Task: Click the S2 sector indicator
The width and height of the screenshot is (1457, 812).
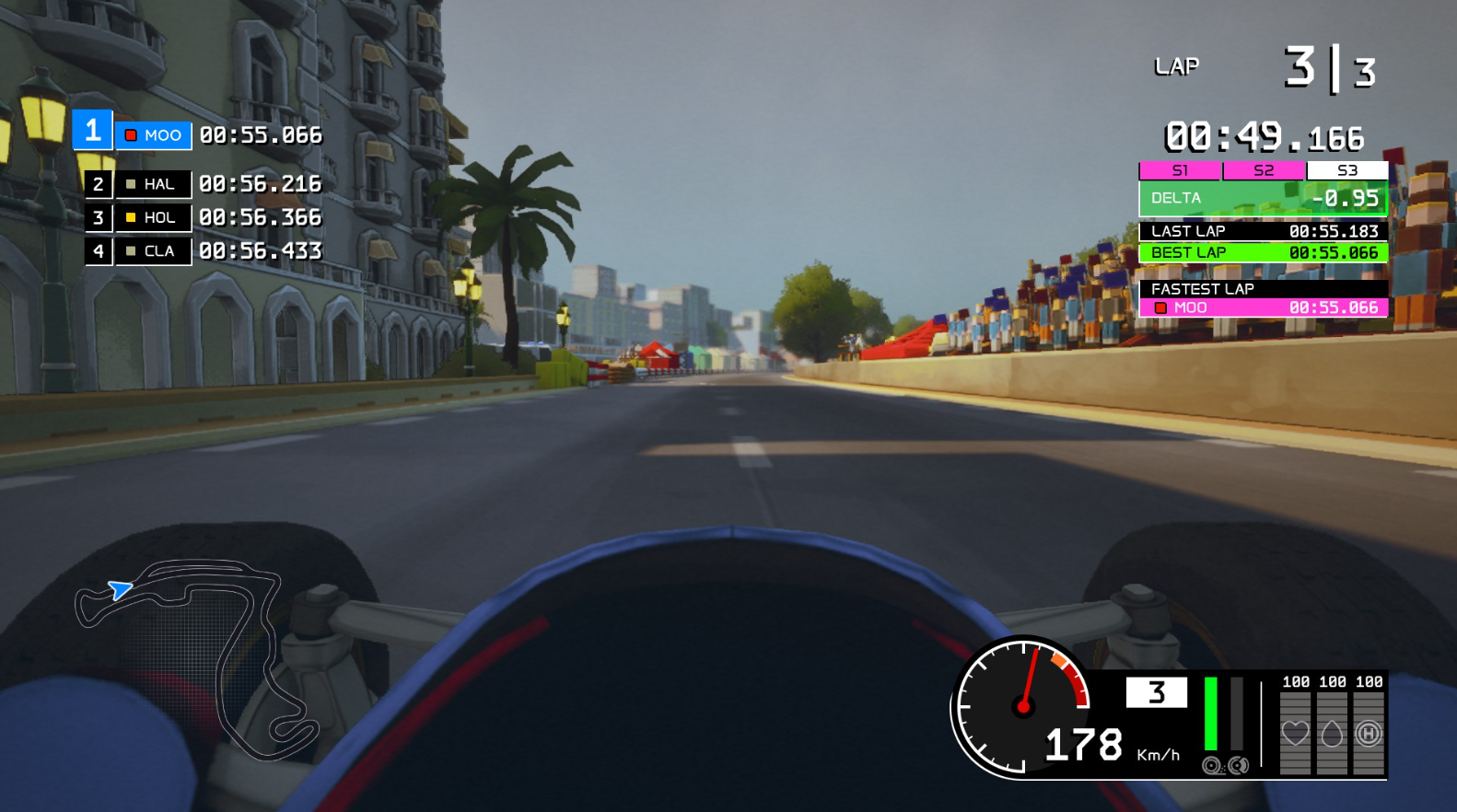Action: point(1264,170)
